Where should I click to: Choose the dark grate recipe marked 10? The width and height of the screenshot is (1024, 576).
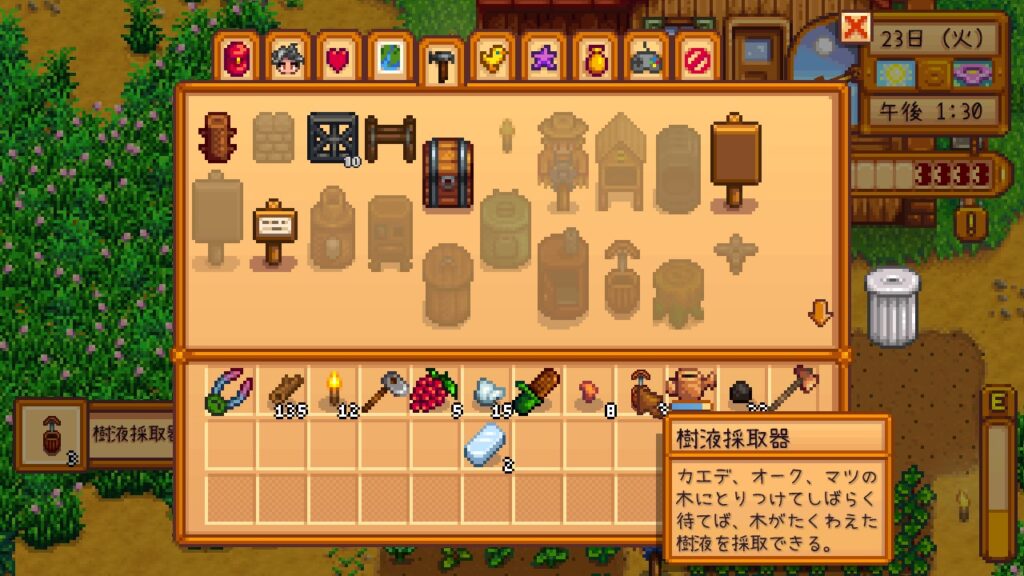click(x=333, y=138)
